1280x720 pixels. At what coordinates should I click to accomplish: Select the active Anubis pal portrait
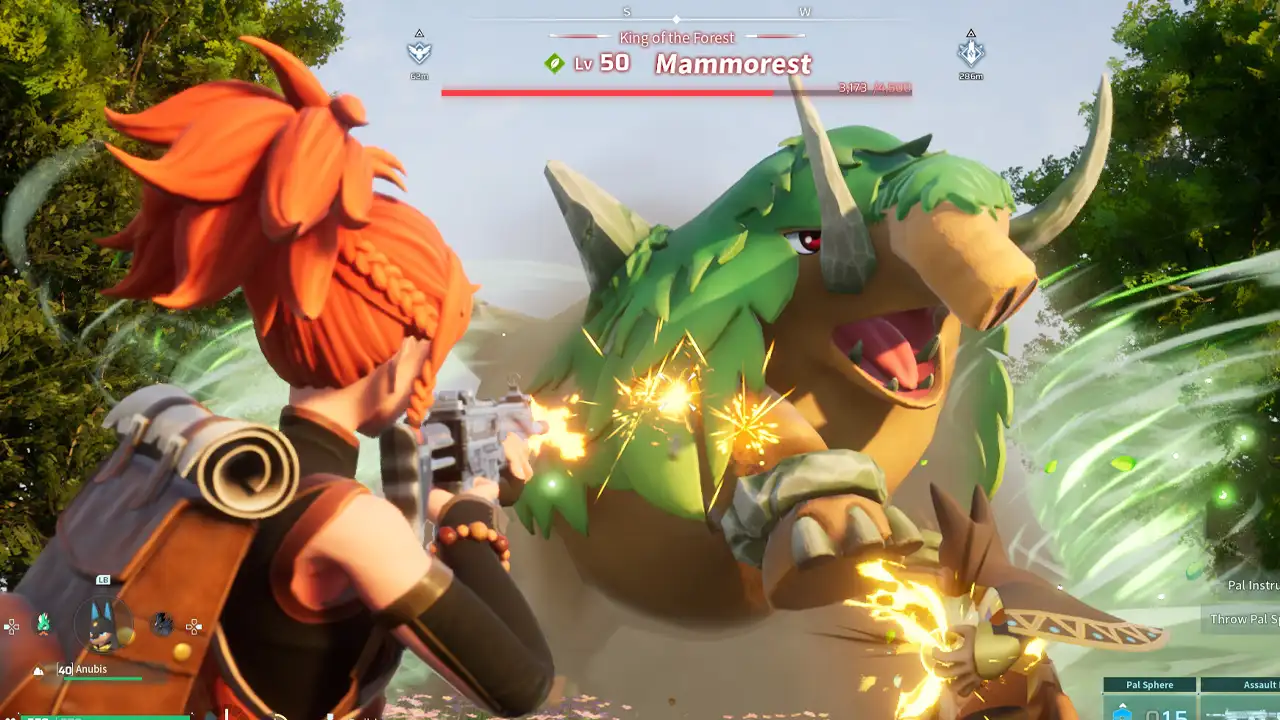point(104,623)
